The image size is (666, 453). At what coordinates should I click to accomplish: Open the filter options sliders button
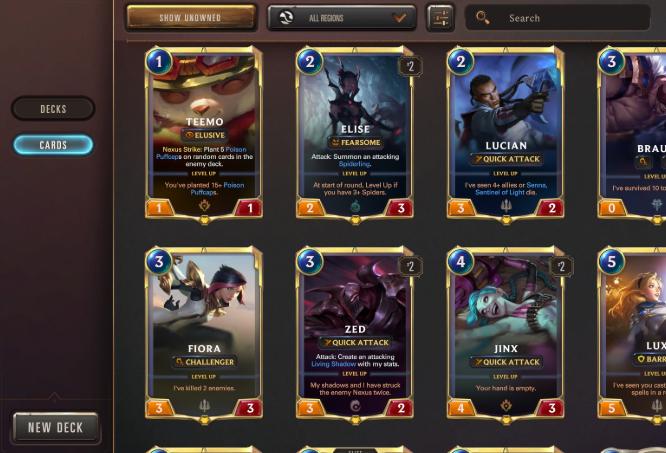point(440,18)
